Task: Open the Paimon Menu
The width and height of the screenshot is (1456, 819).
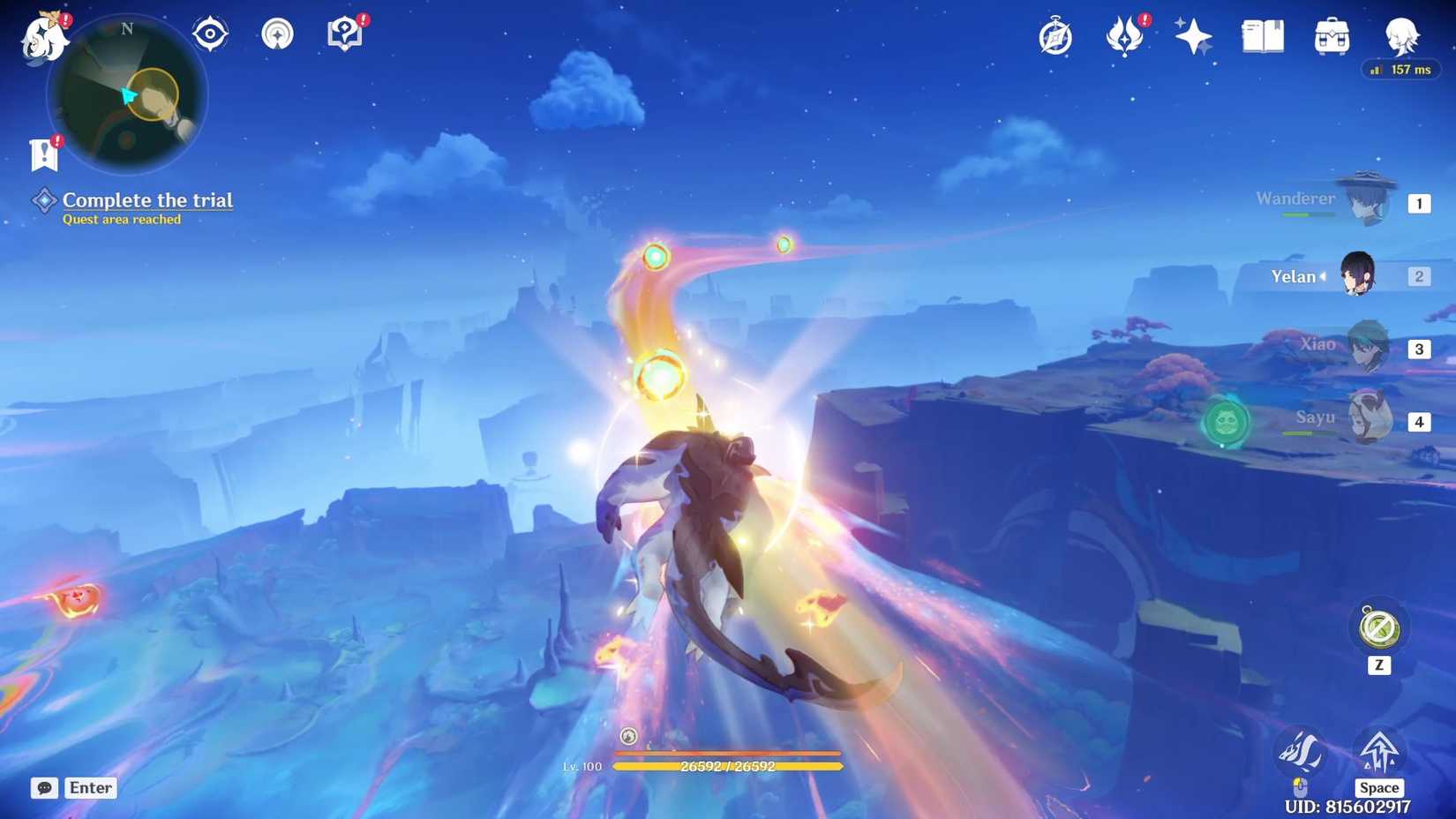Action: (x=42, y=35)
